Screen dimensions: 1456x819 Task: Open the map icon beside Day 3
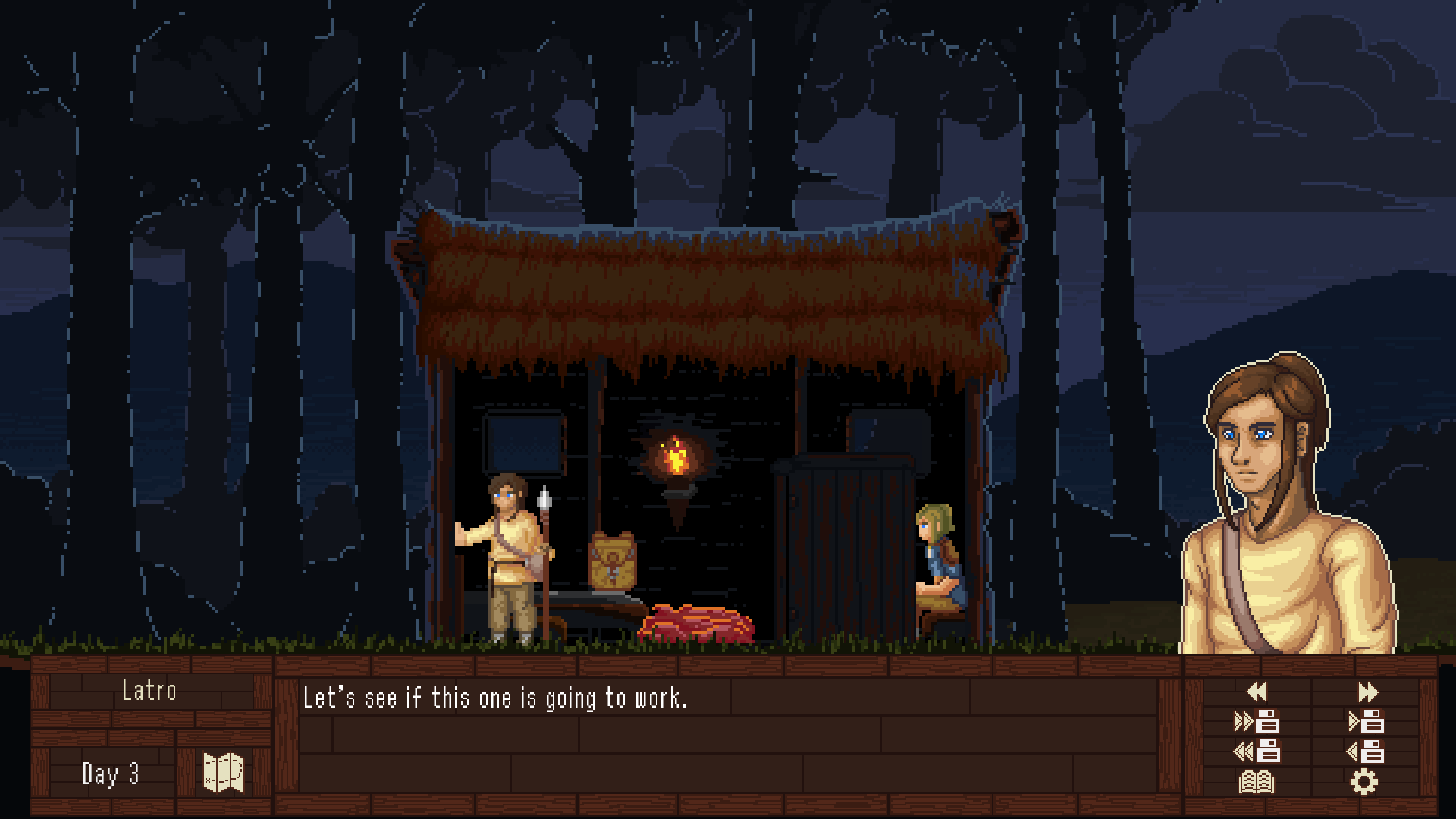[x=224, y=773]
